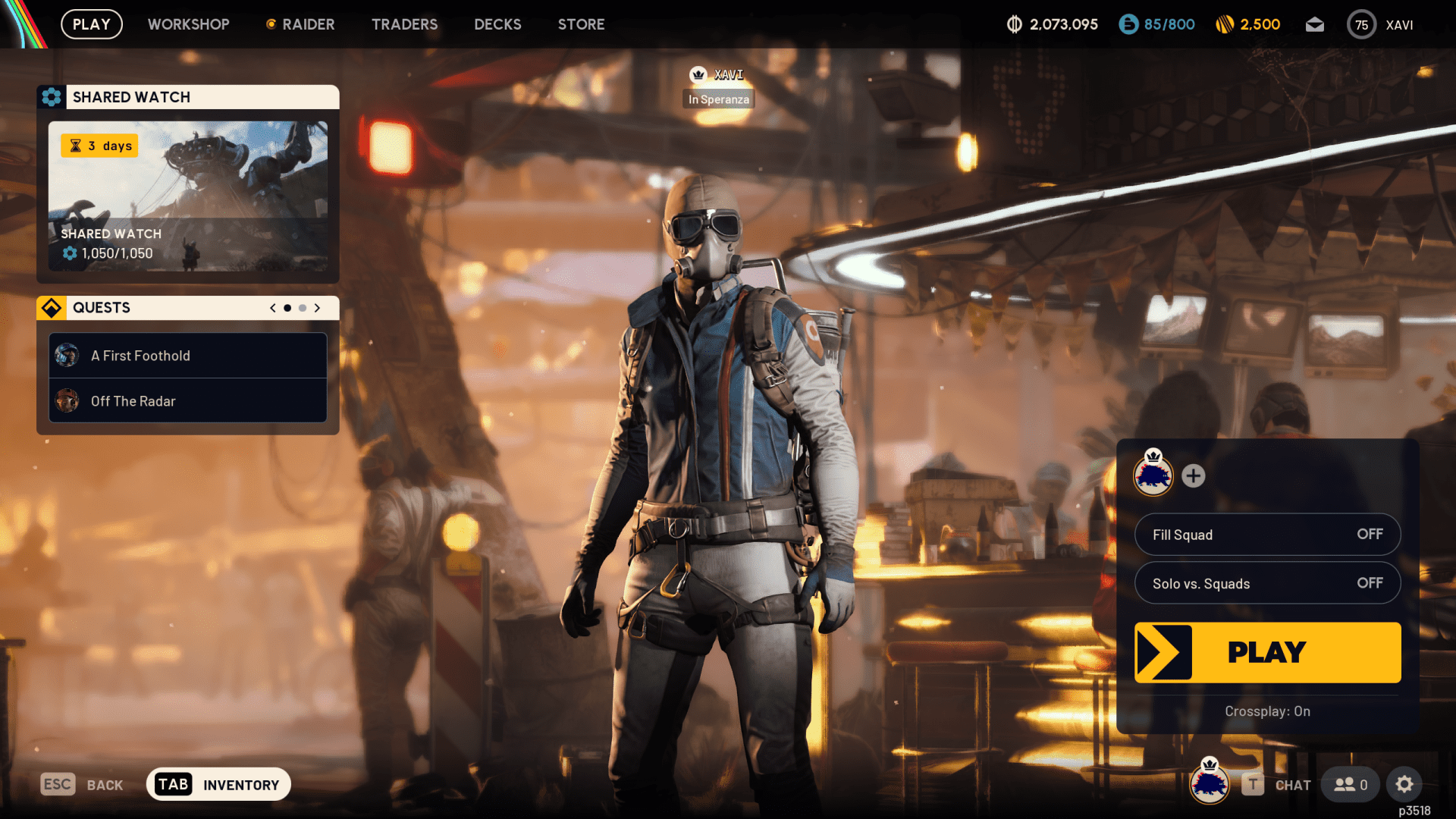Select the second page dot in Quests carousel
The width and height of the screenshot is (1456, 819).
[301, 308]
